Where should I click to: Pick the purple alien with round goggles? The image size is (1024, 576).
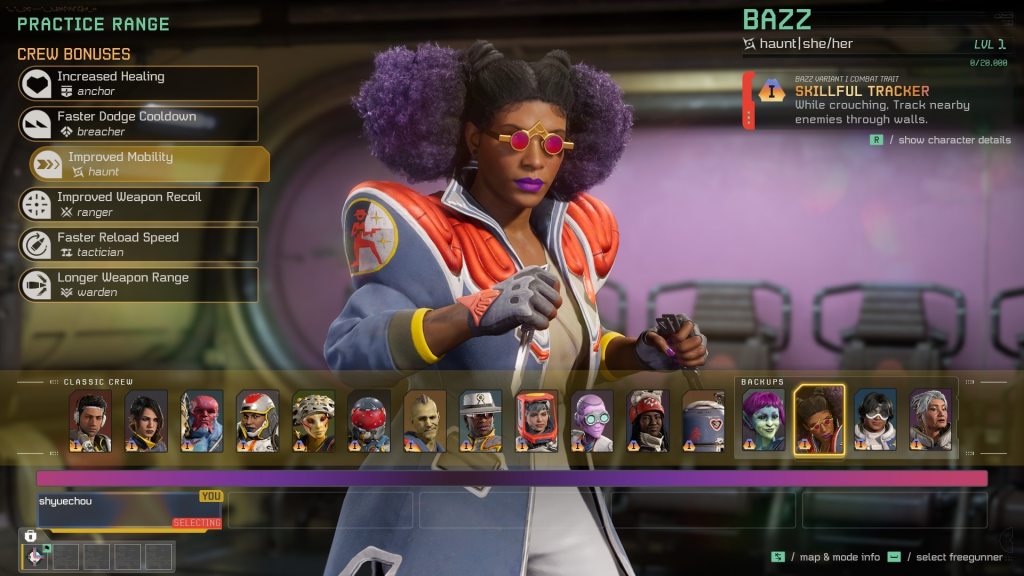592,421
